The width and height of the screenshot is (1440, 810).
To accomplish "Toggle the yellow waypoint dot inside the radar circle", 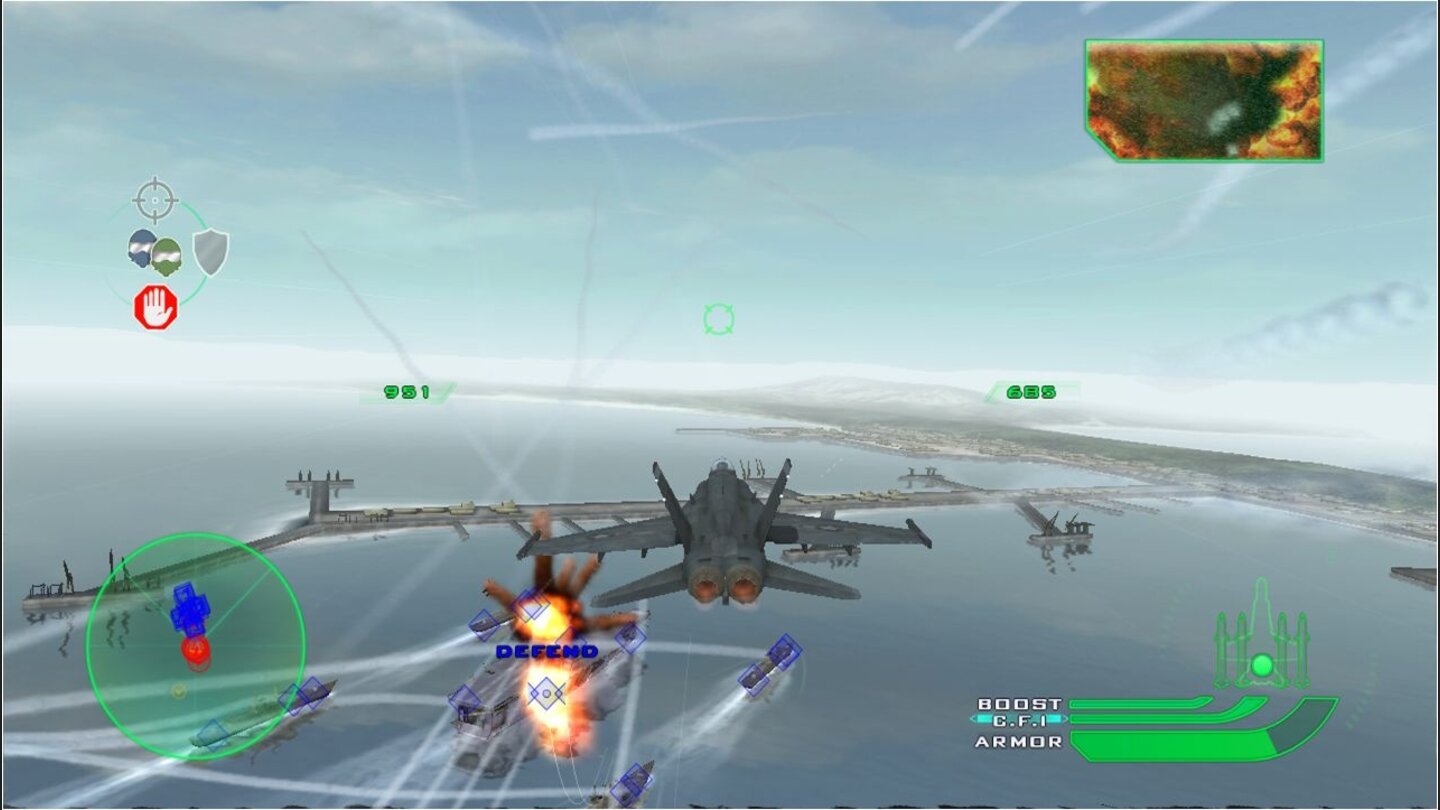I will pos(178,691).
